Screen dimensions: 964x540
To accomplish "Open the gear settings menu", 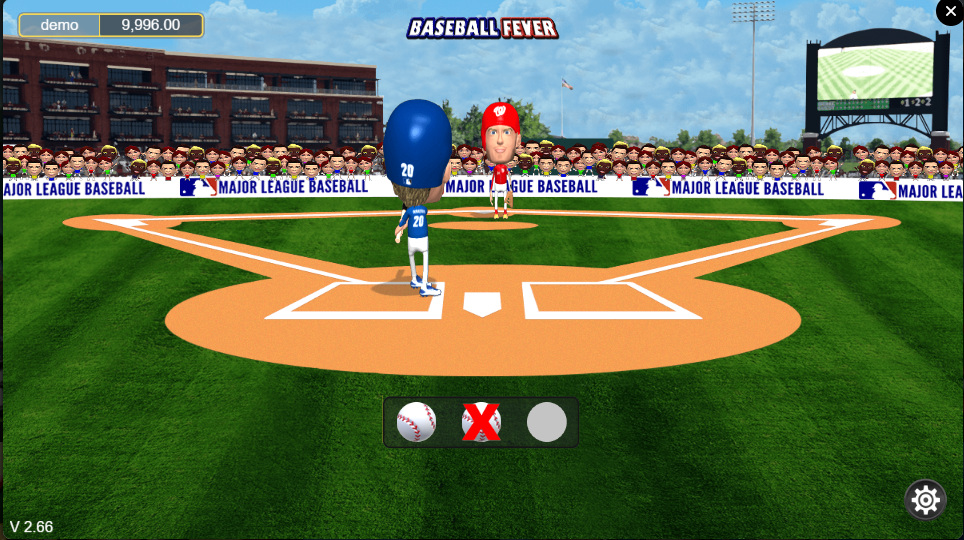I will click(925, 499).
